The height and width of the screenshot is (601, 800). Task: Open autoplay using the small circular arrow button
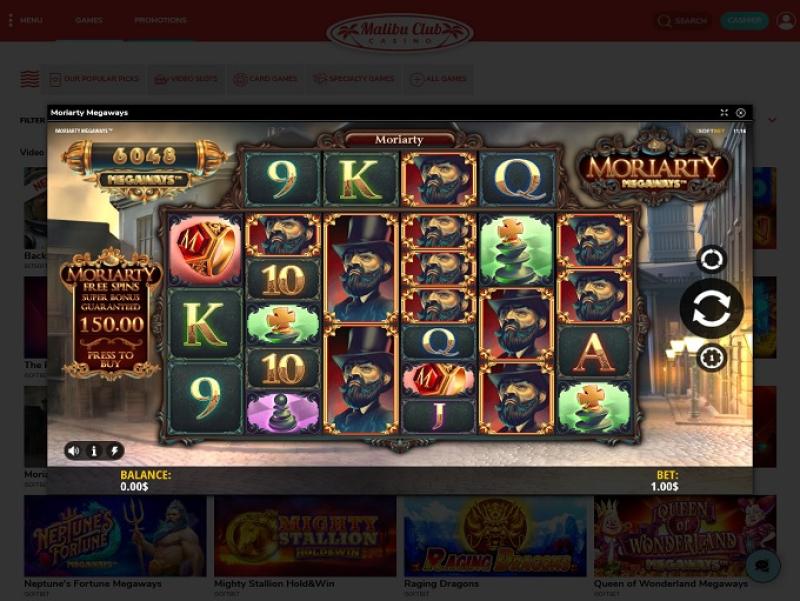(x=712, y=260)
